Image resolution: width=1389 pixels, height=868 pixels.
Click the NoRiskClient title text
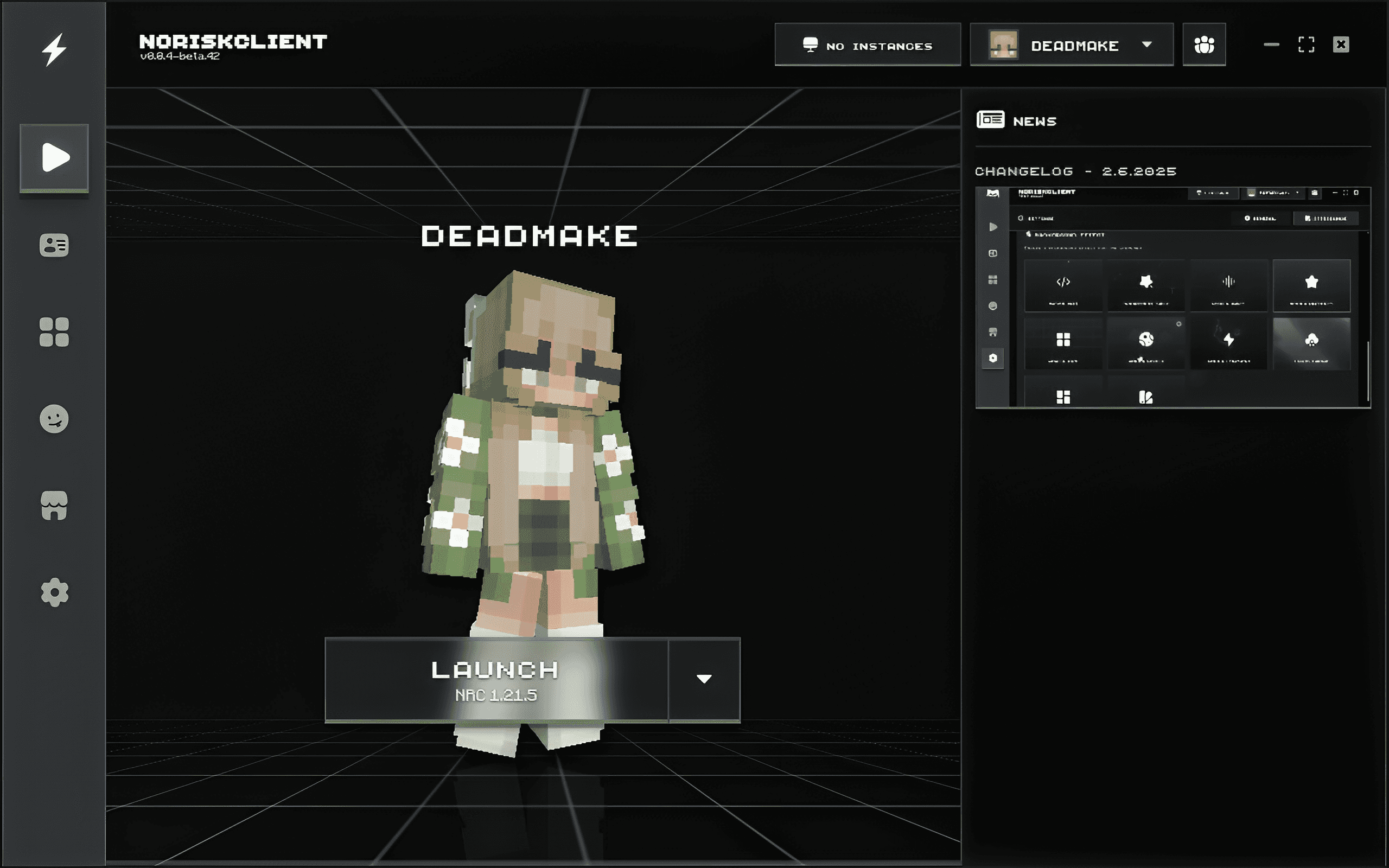tap(234, 41)
